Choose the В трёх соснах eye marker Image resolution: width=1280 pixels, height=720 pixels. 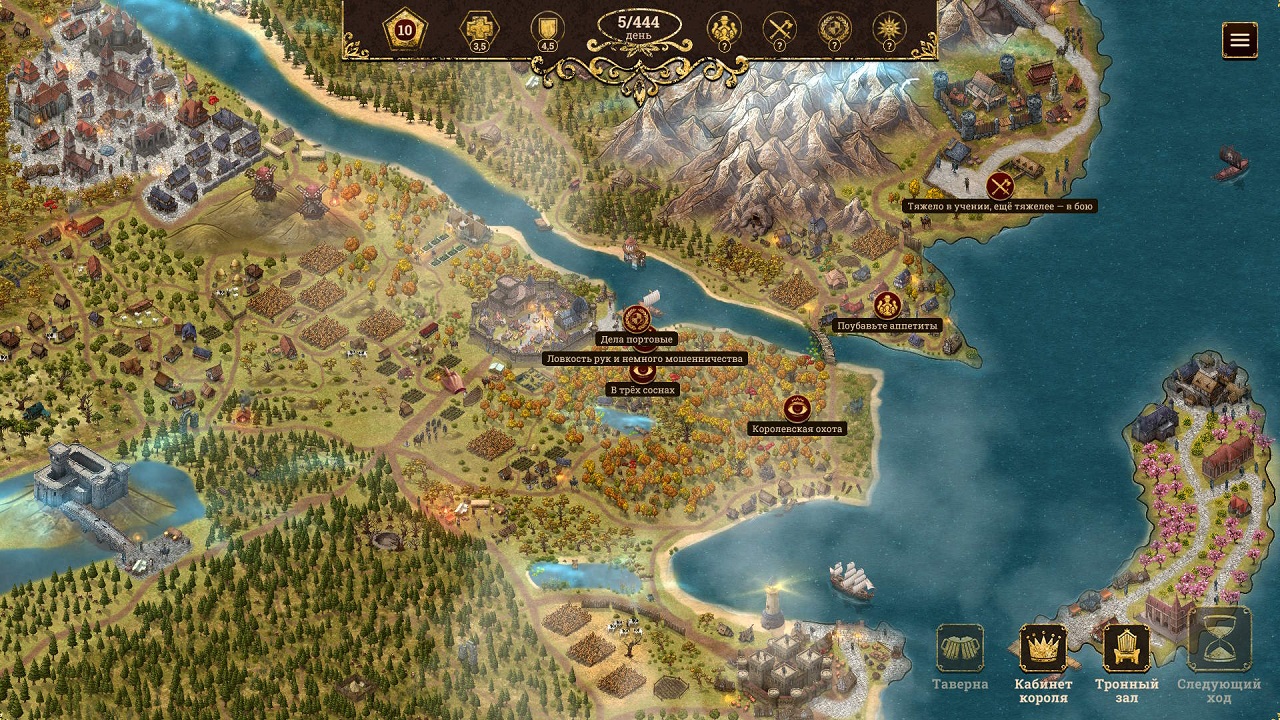point(642,374)
